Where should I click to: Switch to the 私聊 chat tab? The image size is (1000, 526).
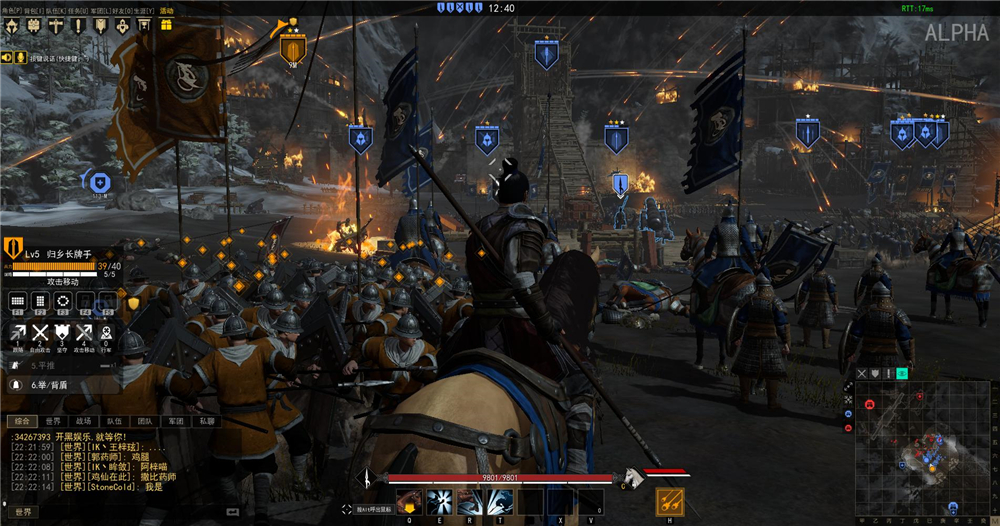click(205, 422)
